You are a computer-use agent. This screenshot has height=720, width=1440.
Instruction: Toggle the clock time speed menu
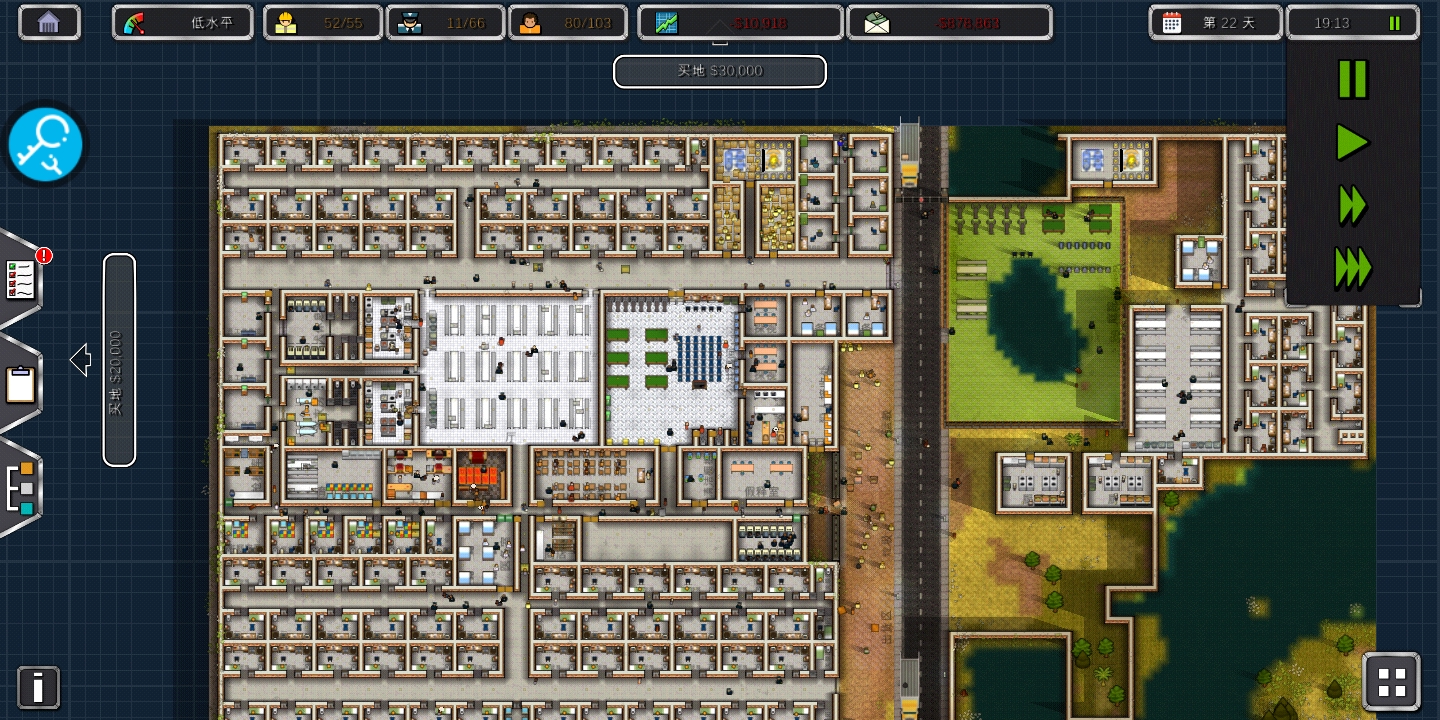tap(1352, 22)
